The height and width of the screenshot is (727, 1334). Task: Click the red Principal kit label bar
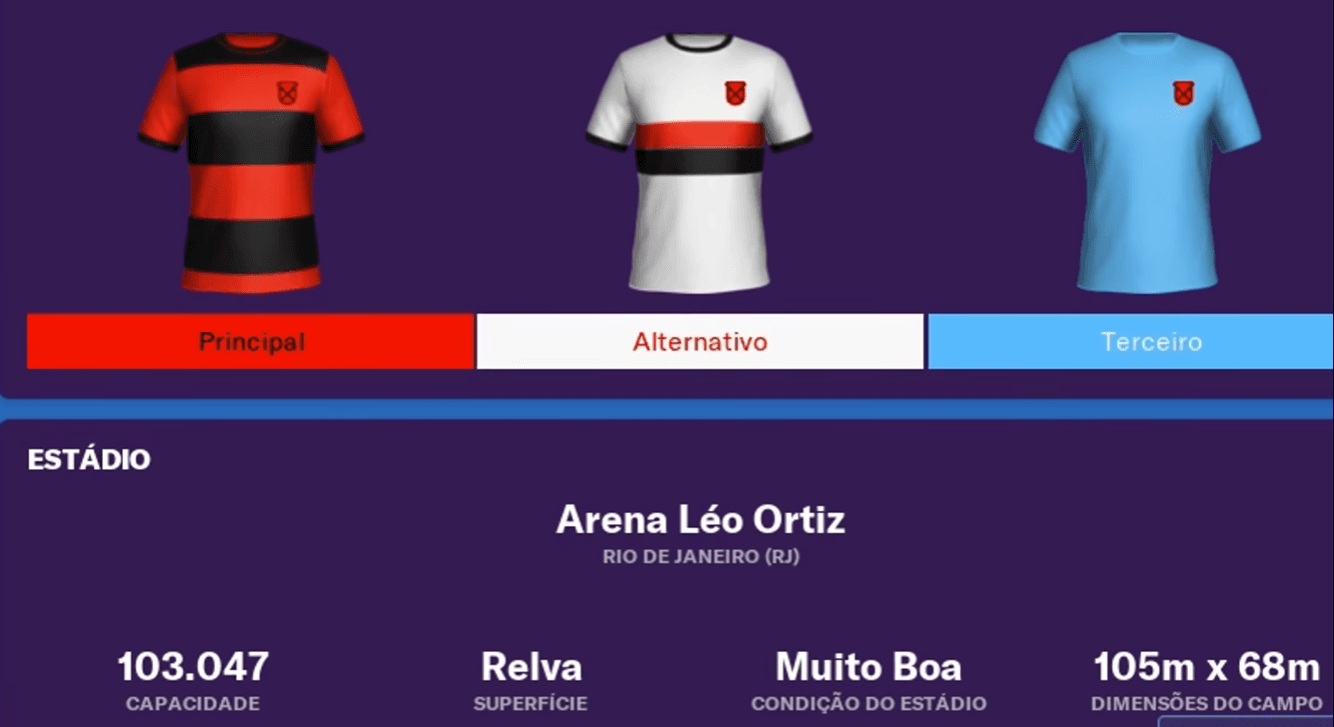click(250, 341)
